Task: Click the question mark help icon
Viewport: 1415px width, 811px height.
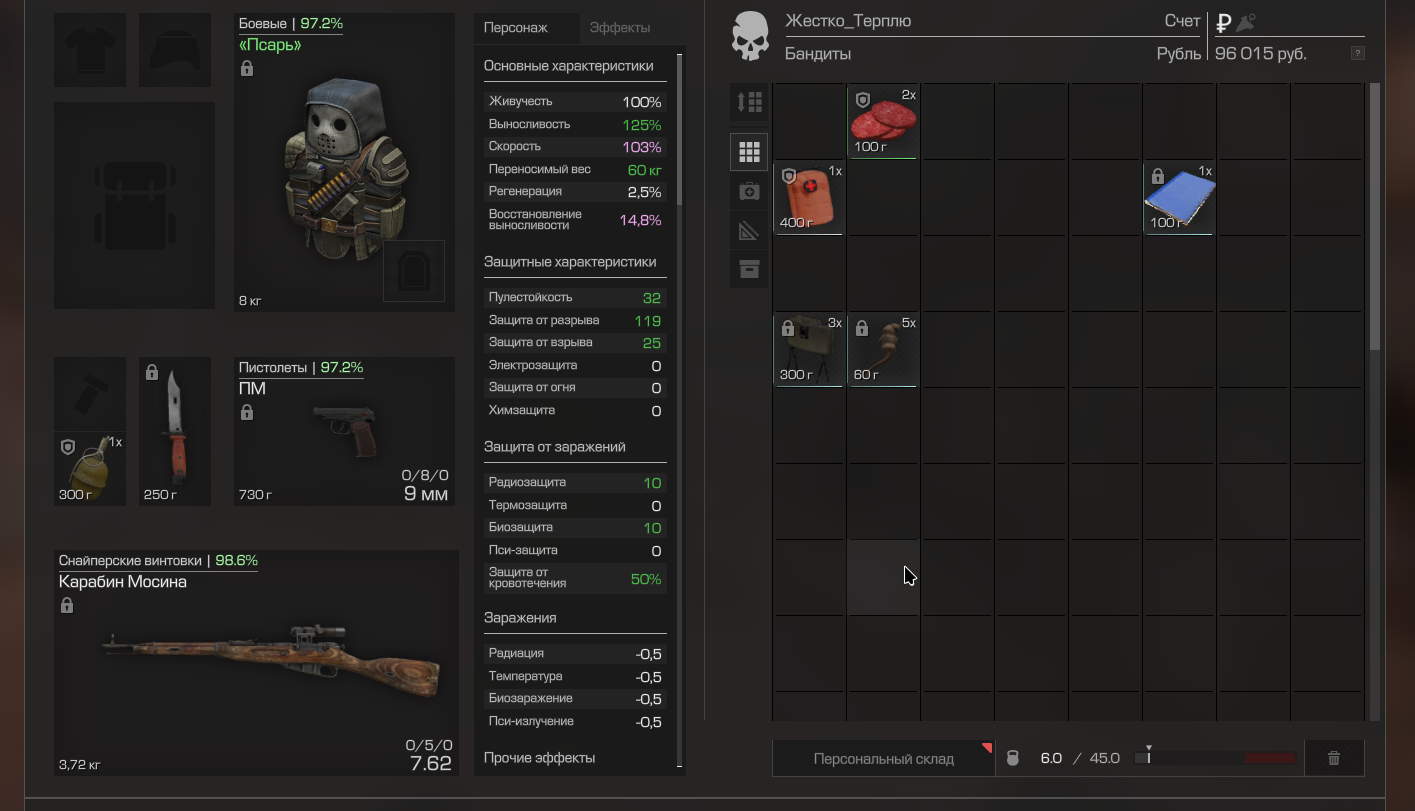Action: tap(1357, 53)
